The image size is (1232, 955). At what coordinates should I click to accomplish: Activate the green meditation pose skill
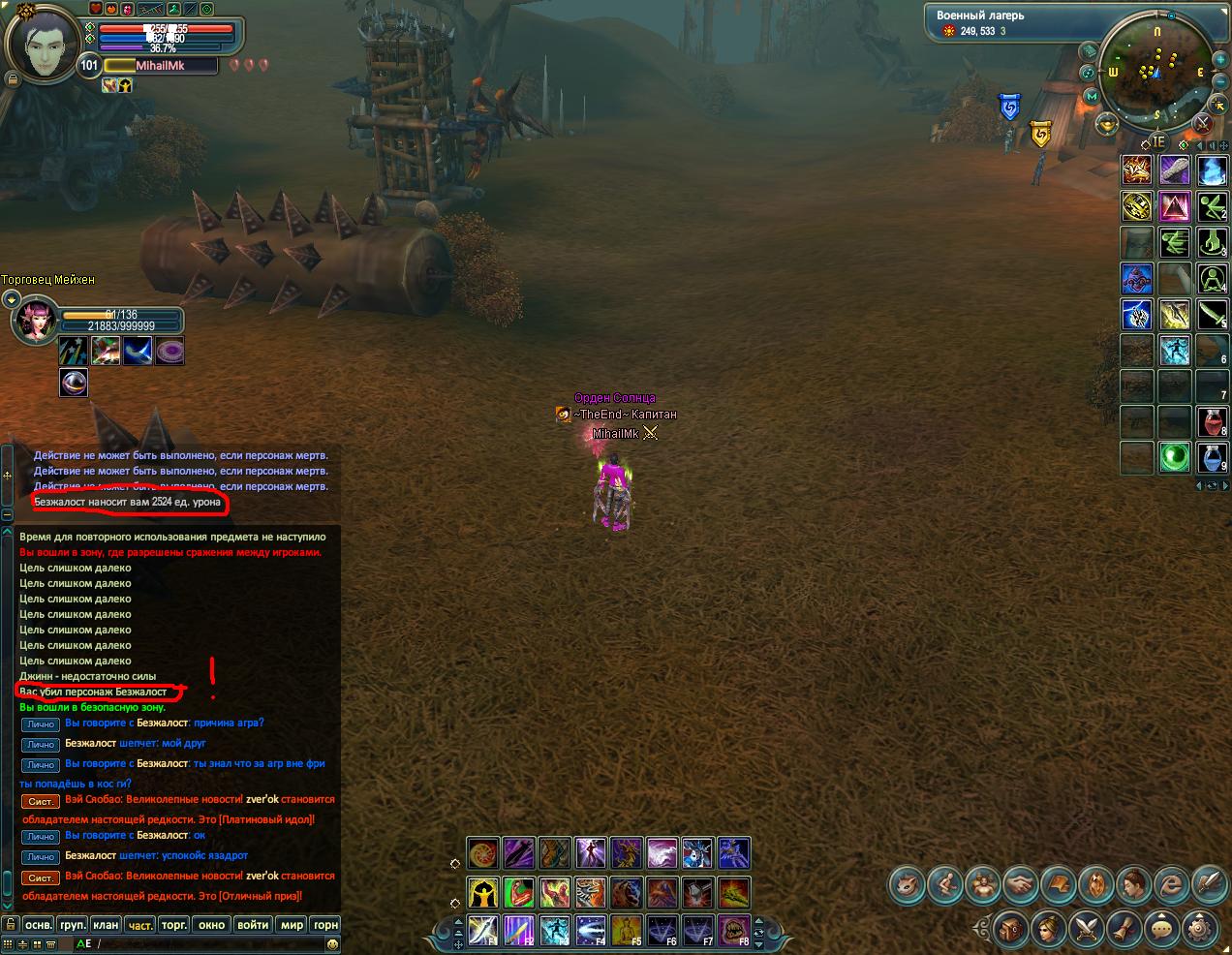[x=1212, y=279]
